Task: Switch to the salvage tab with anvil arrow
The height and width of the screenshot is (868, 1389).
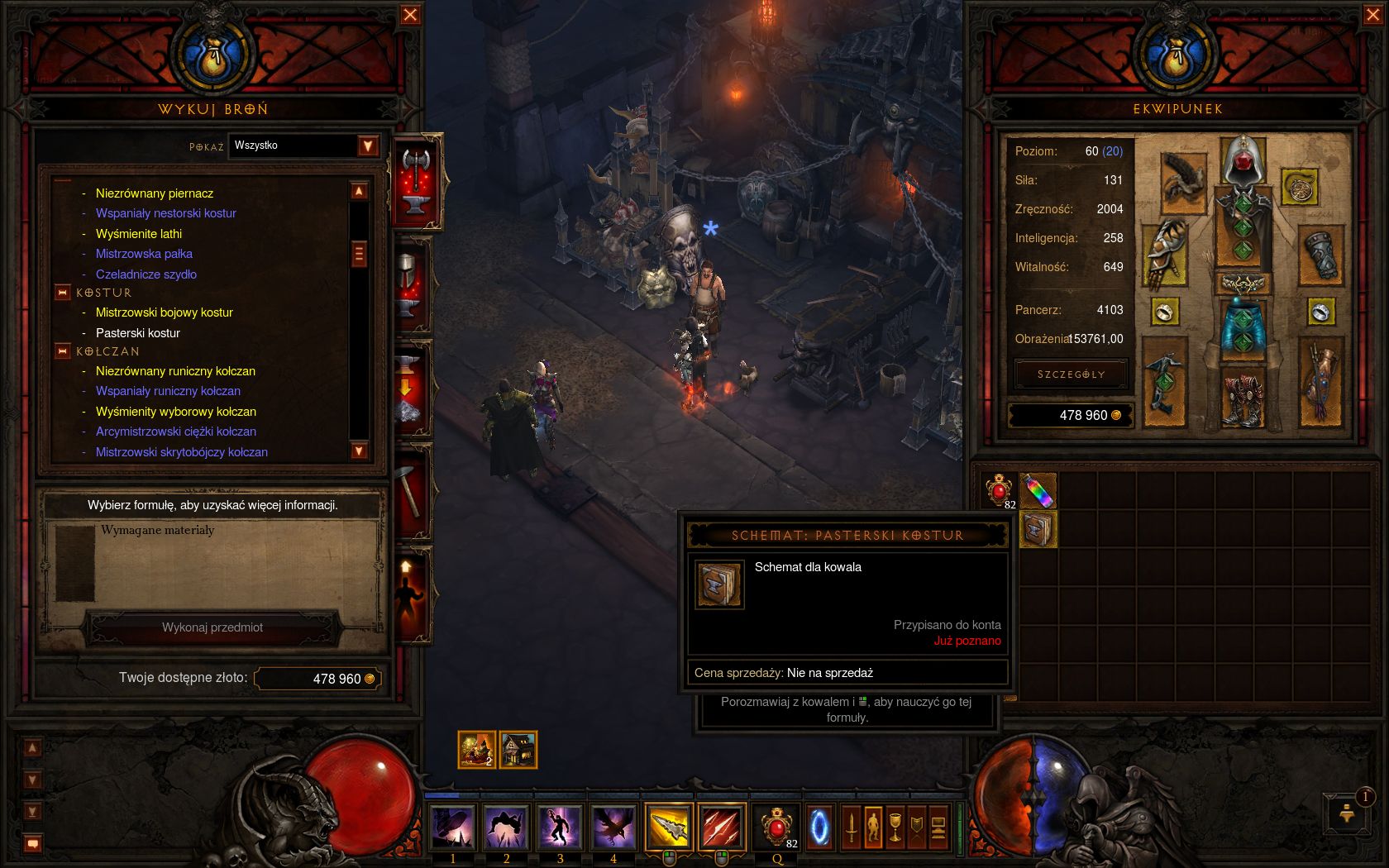Action: tap(413, 389)
